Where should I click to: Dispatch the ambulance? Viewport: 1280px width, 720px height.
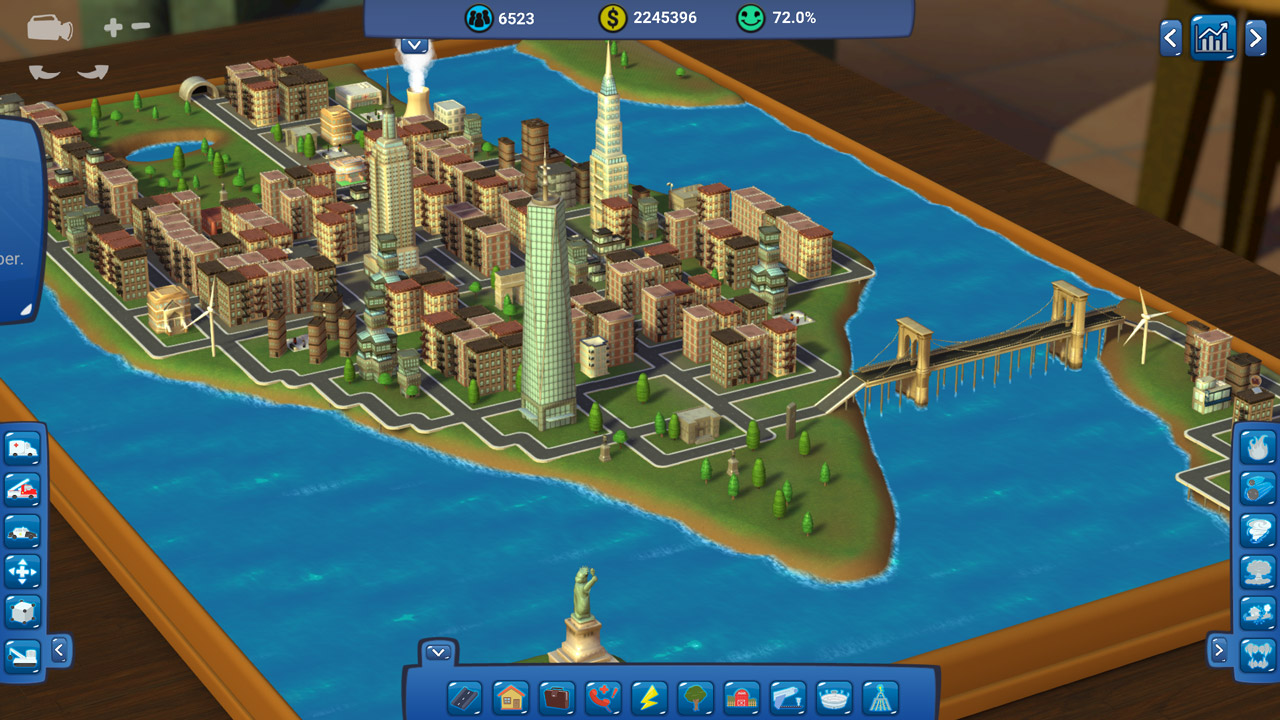22,449
